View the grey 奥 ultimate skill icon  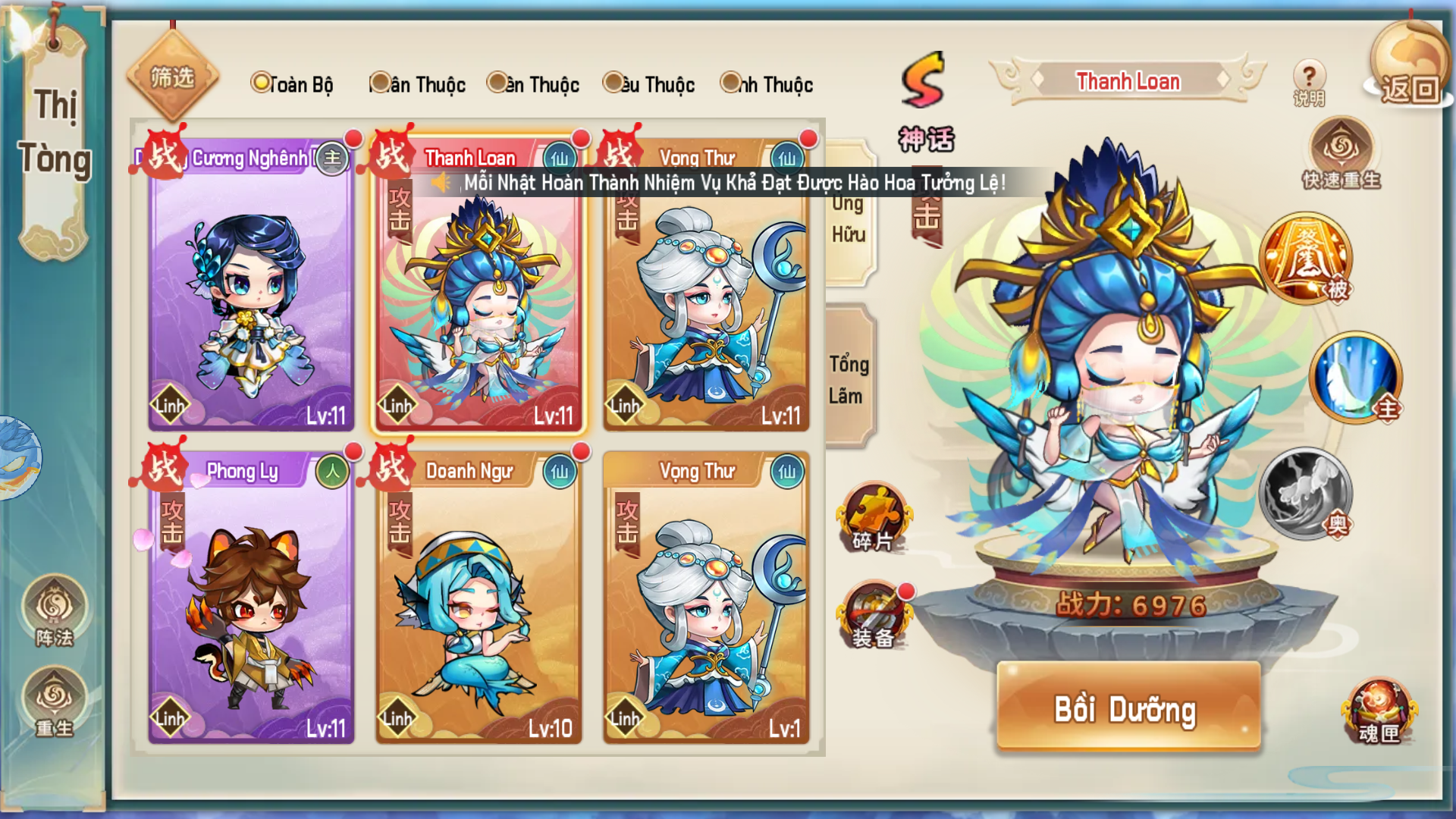(x=1305, y=494)
